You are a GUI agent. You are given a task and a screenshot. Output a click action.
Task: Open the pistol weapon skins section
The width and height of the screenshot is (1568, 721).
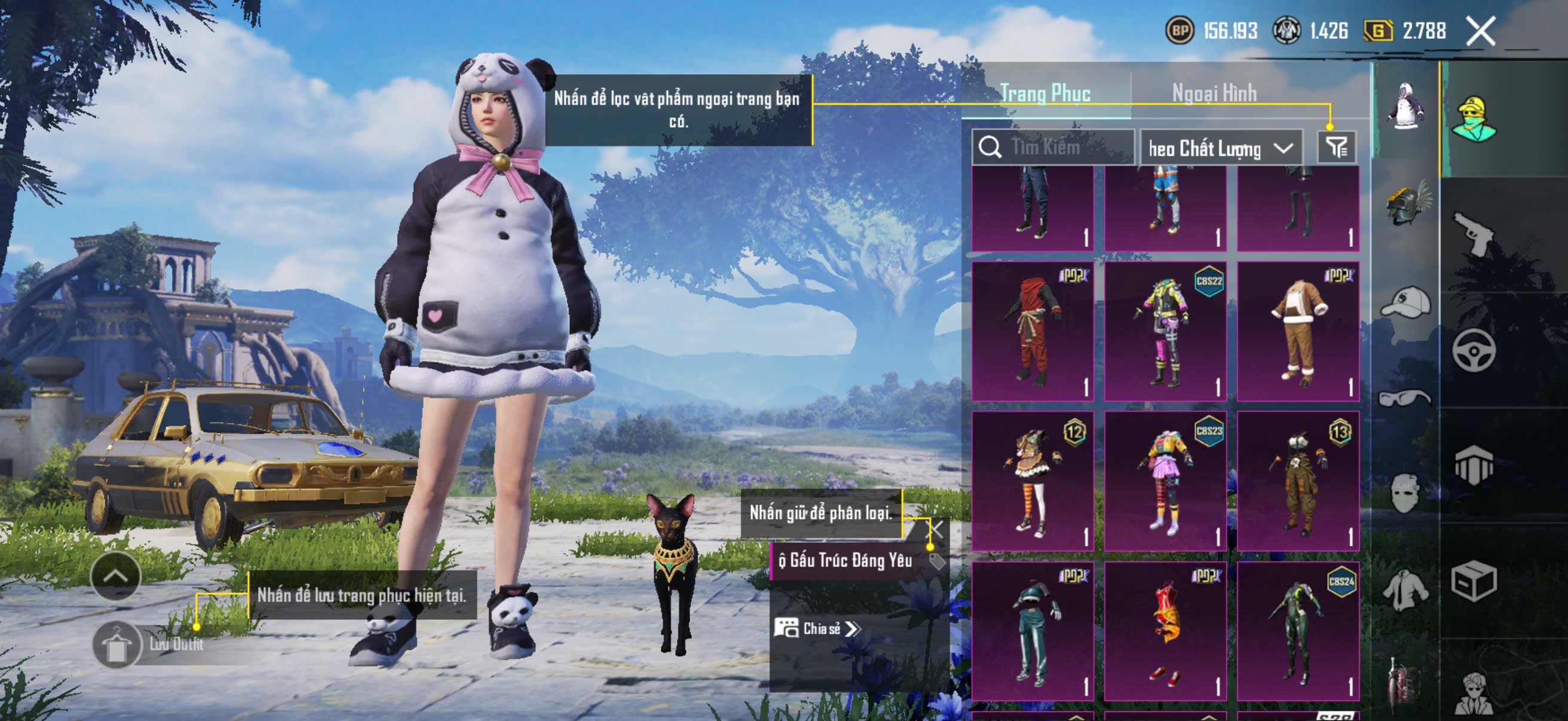(1473, 234)
